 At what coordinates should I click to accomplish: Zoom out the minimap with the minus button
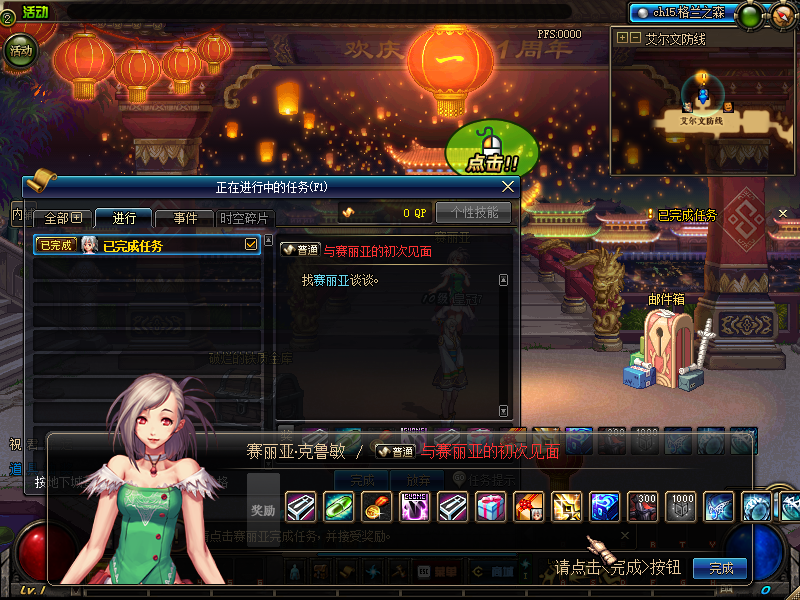point(635,38)
